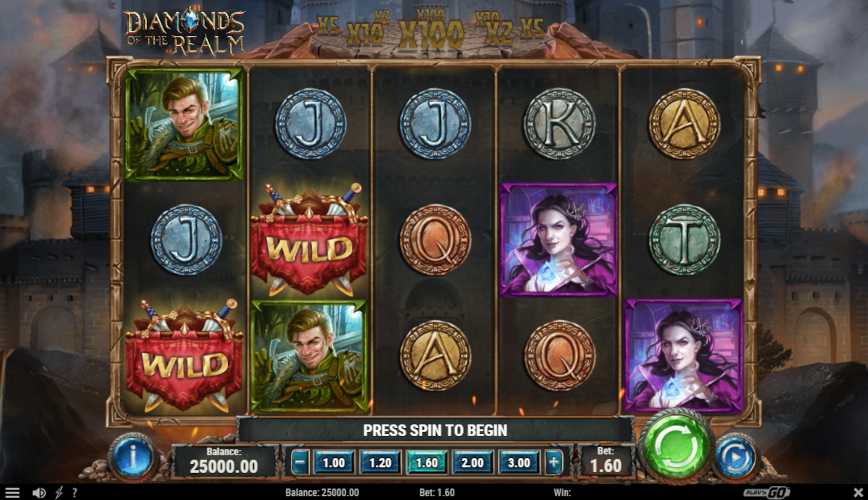This screenshot has height=500, width=868.
Task: Open the hamburger menu in the bottom bar
Action: click(x=12, y=492)
